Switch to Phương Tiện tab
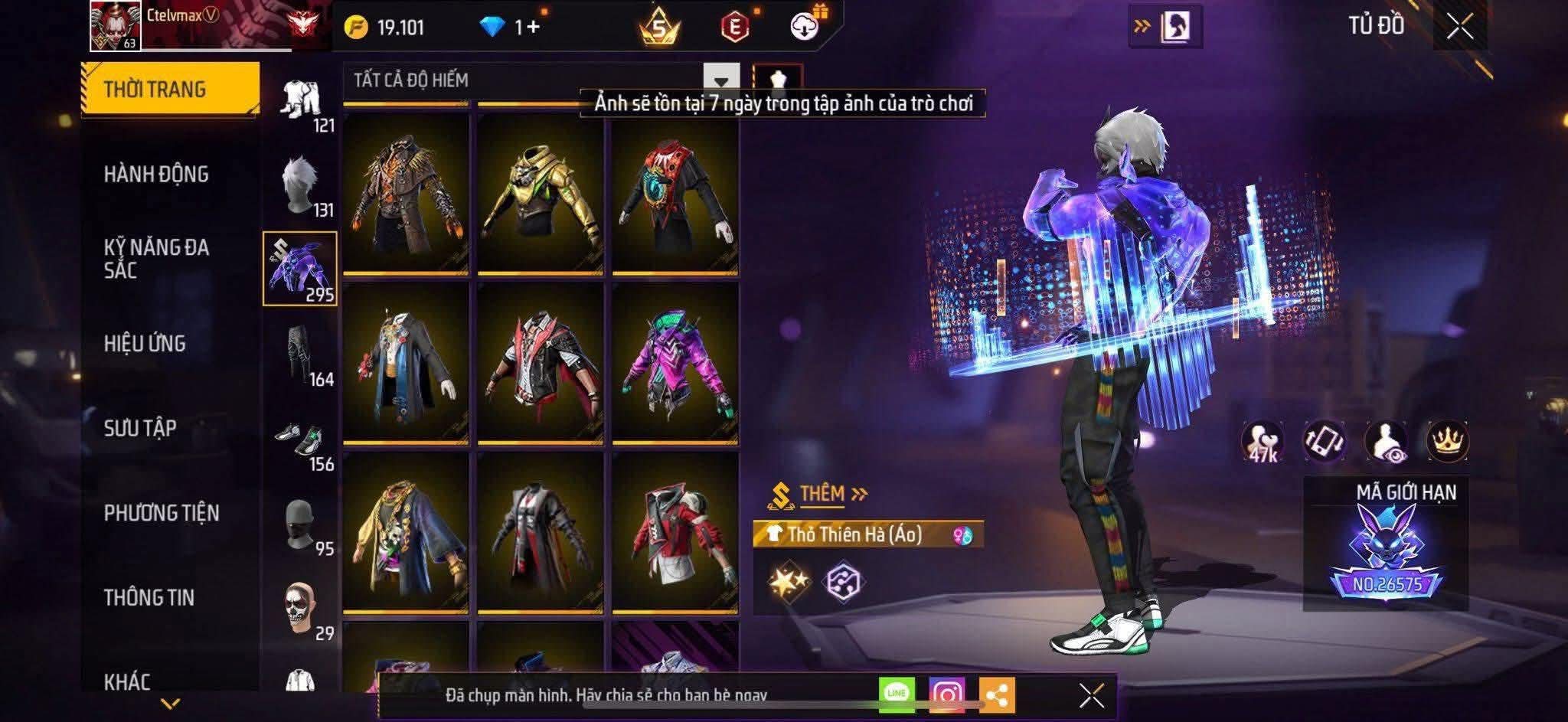This screenshot has height=722, width=1568. point(162,513)
